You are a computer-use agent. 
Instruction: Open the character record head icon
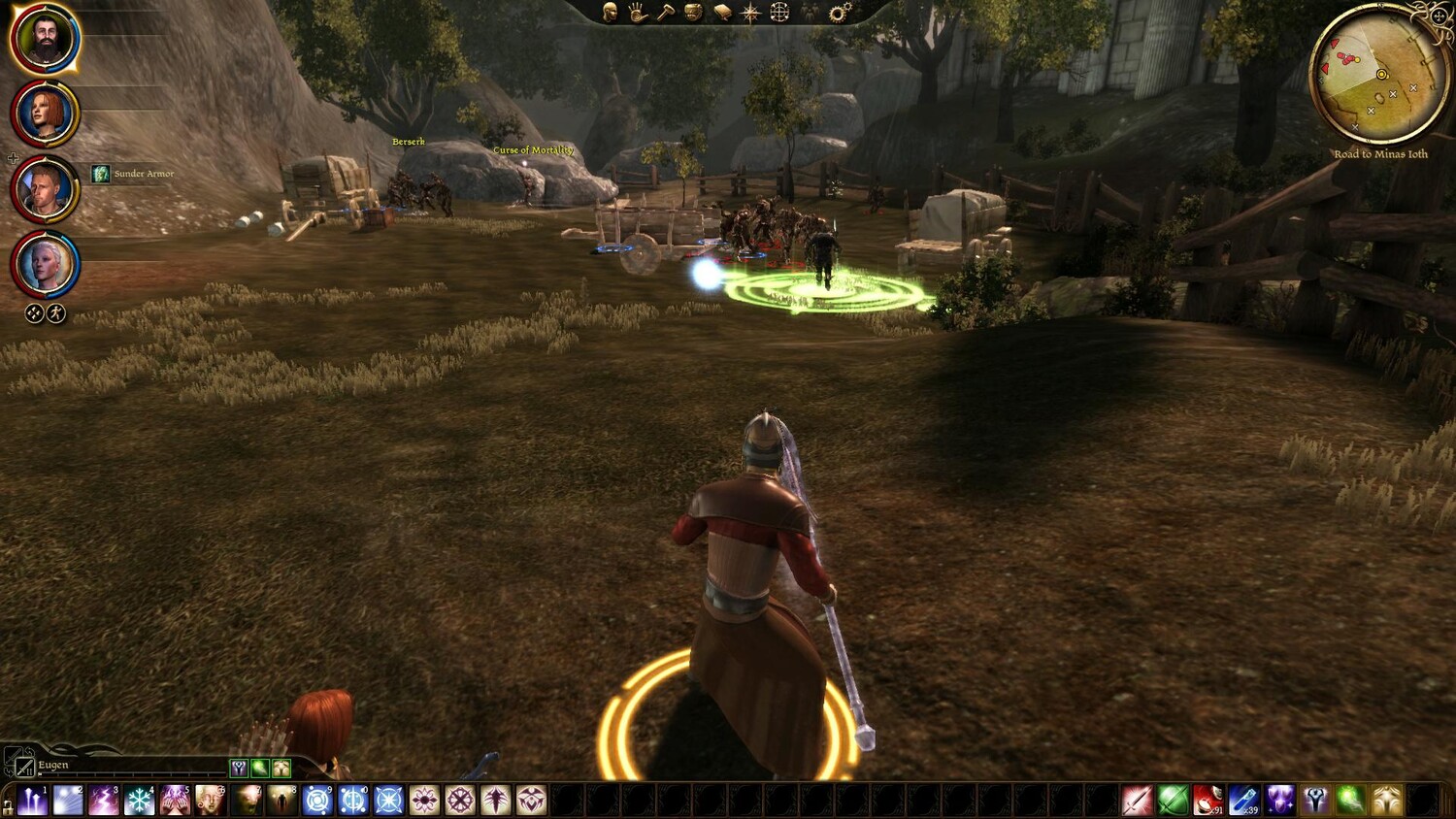[x=611, y=13]
